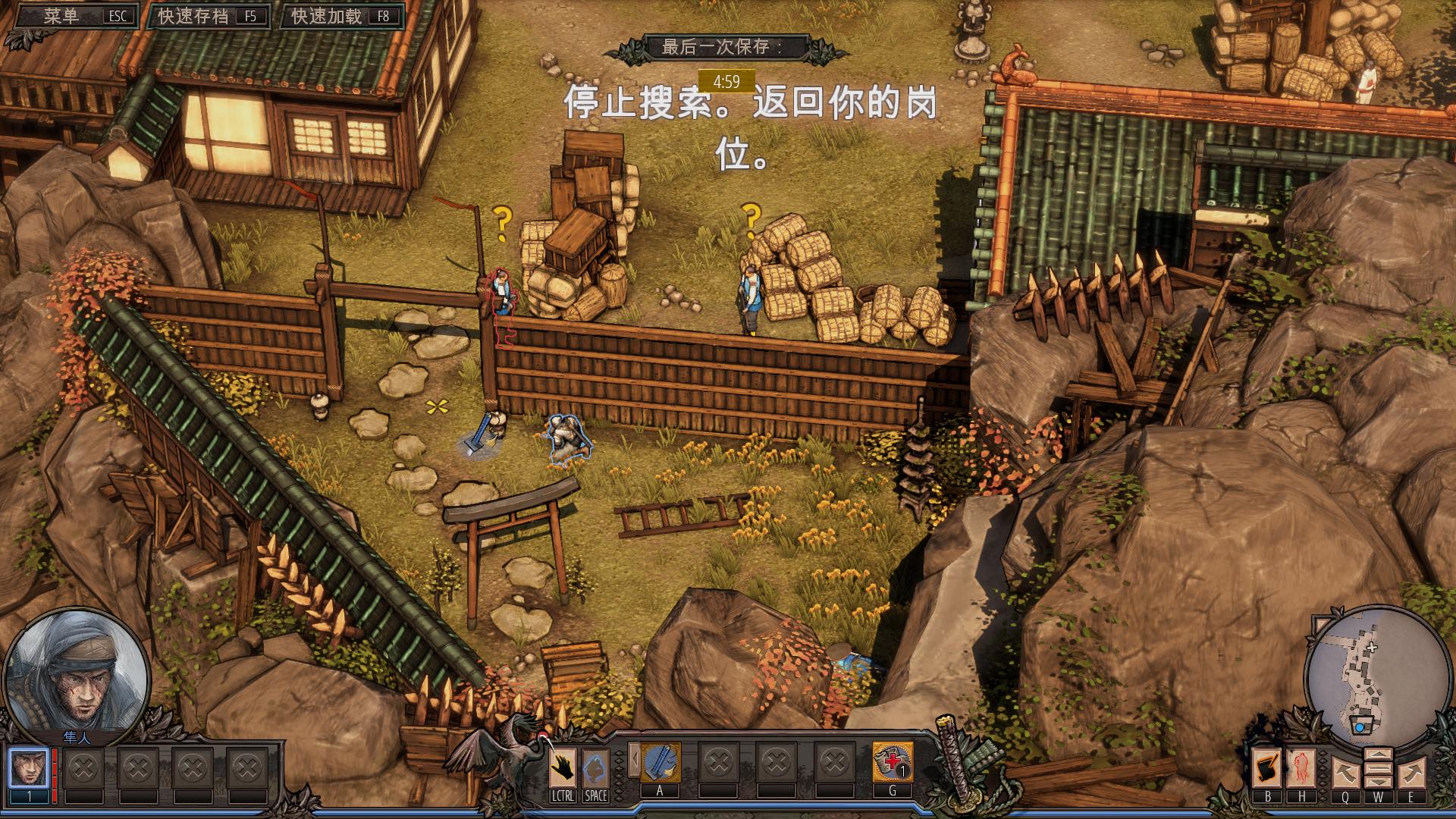Use the bandage healing item

tap(893, 762)
